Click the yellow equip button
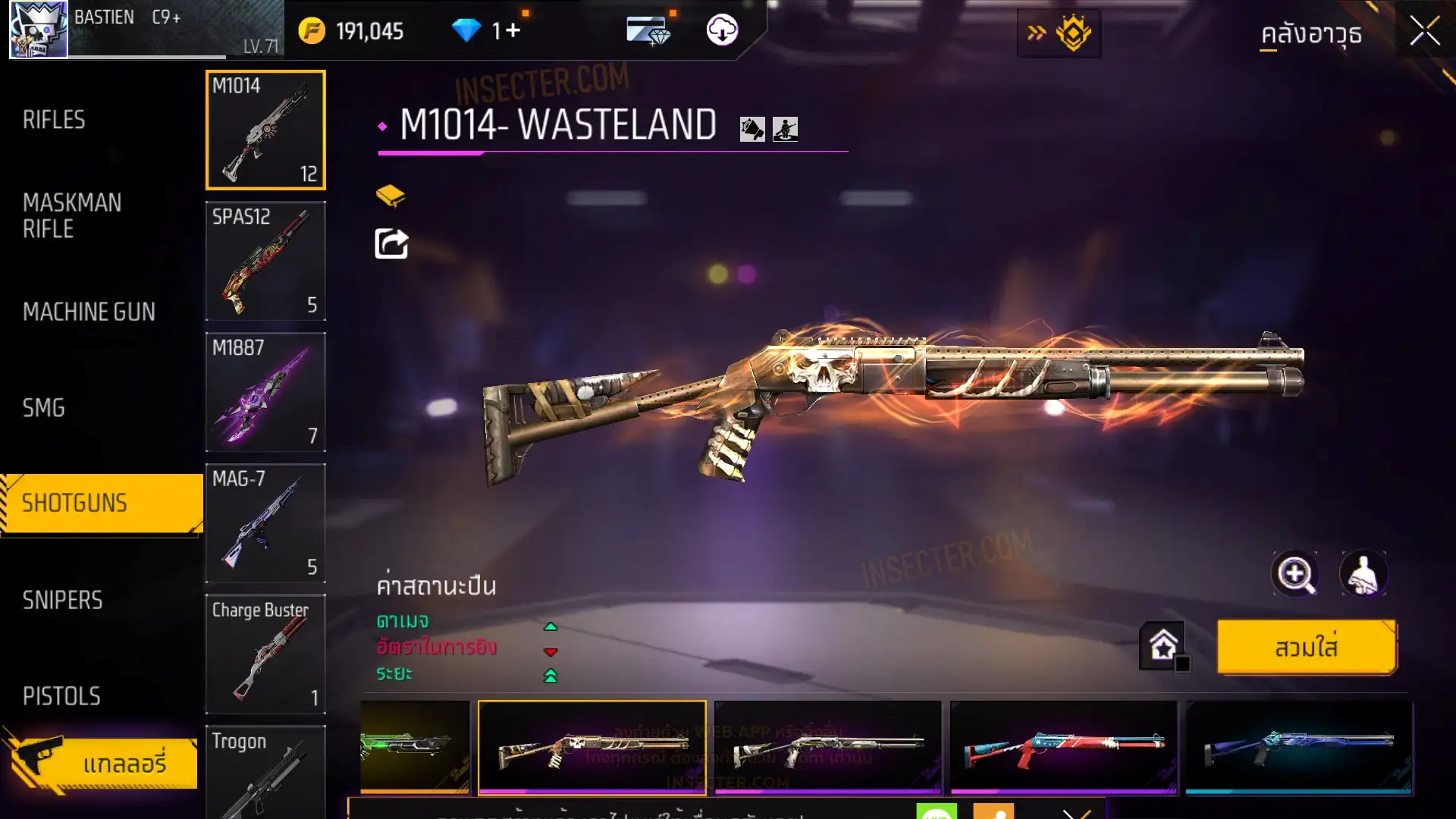Screen dimensions: 1456x819 (1306, 648)
